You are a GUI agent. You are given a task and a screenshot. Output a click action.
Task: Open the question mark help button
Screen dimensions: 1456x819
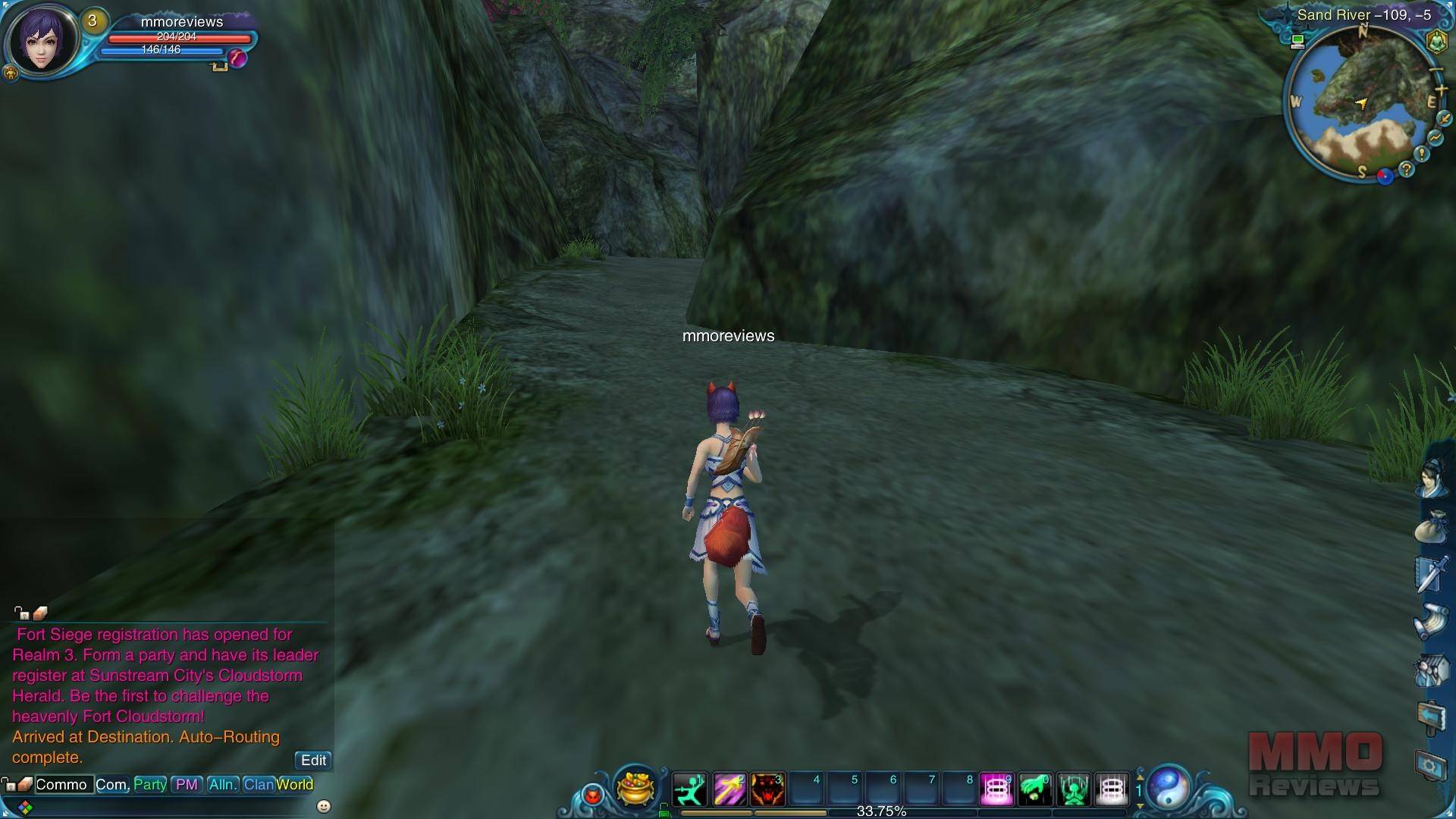[x=1407, y=169]
